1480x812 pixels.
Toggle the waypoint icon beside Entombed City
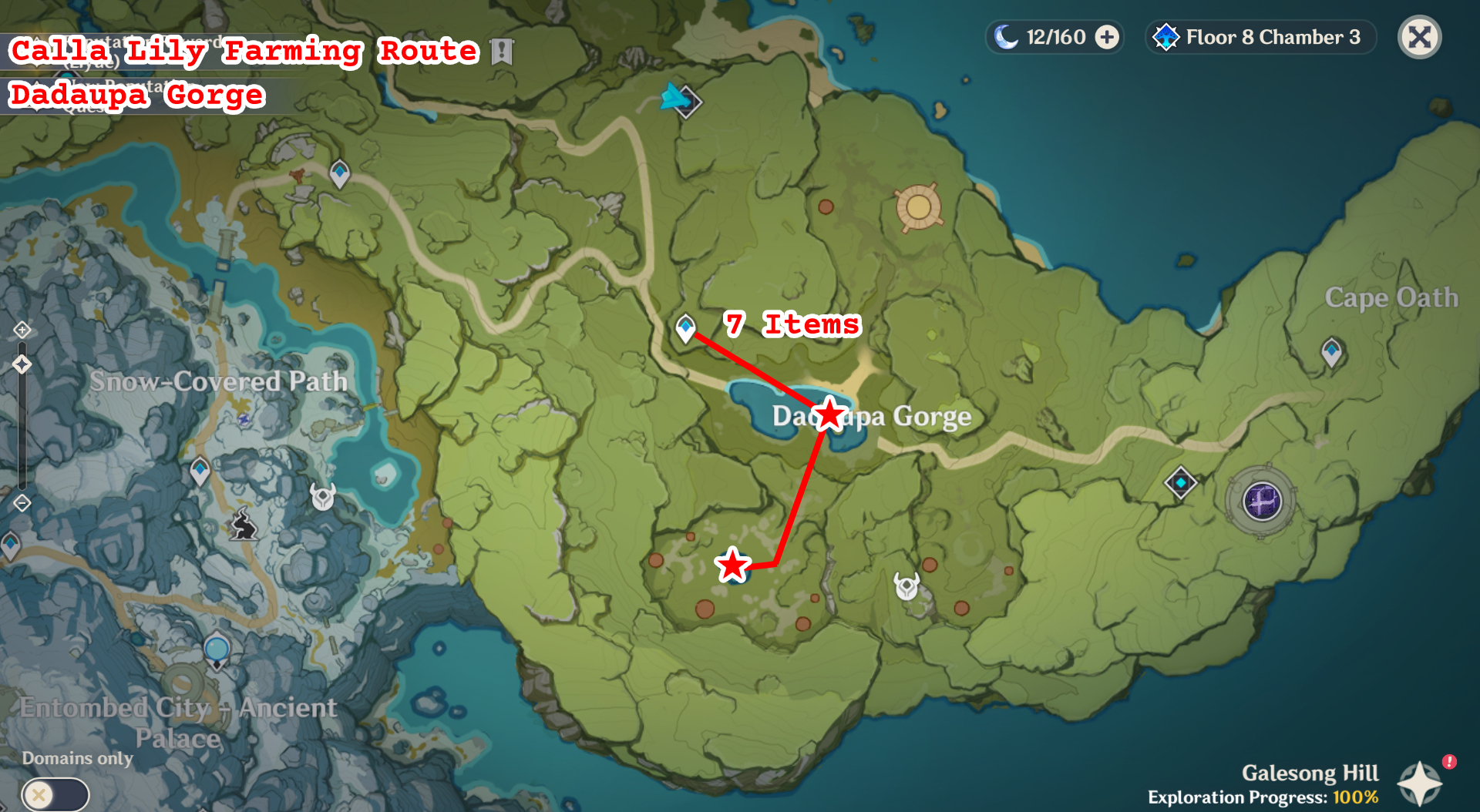point(217,649)
